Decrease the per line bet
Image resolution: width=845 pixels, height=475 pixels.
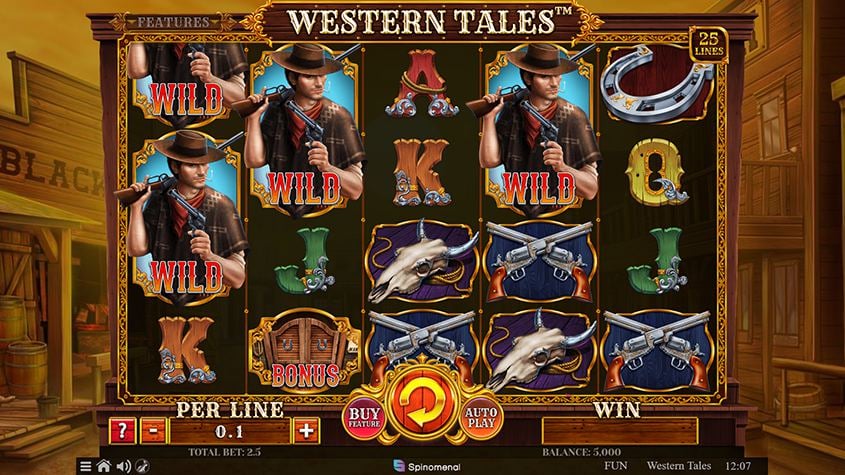coord(152,430)
